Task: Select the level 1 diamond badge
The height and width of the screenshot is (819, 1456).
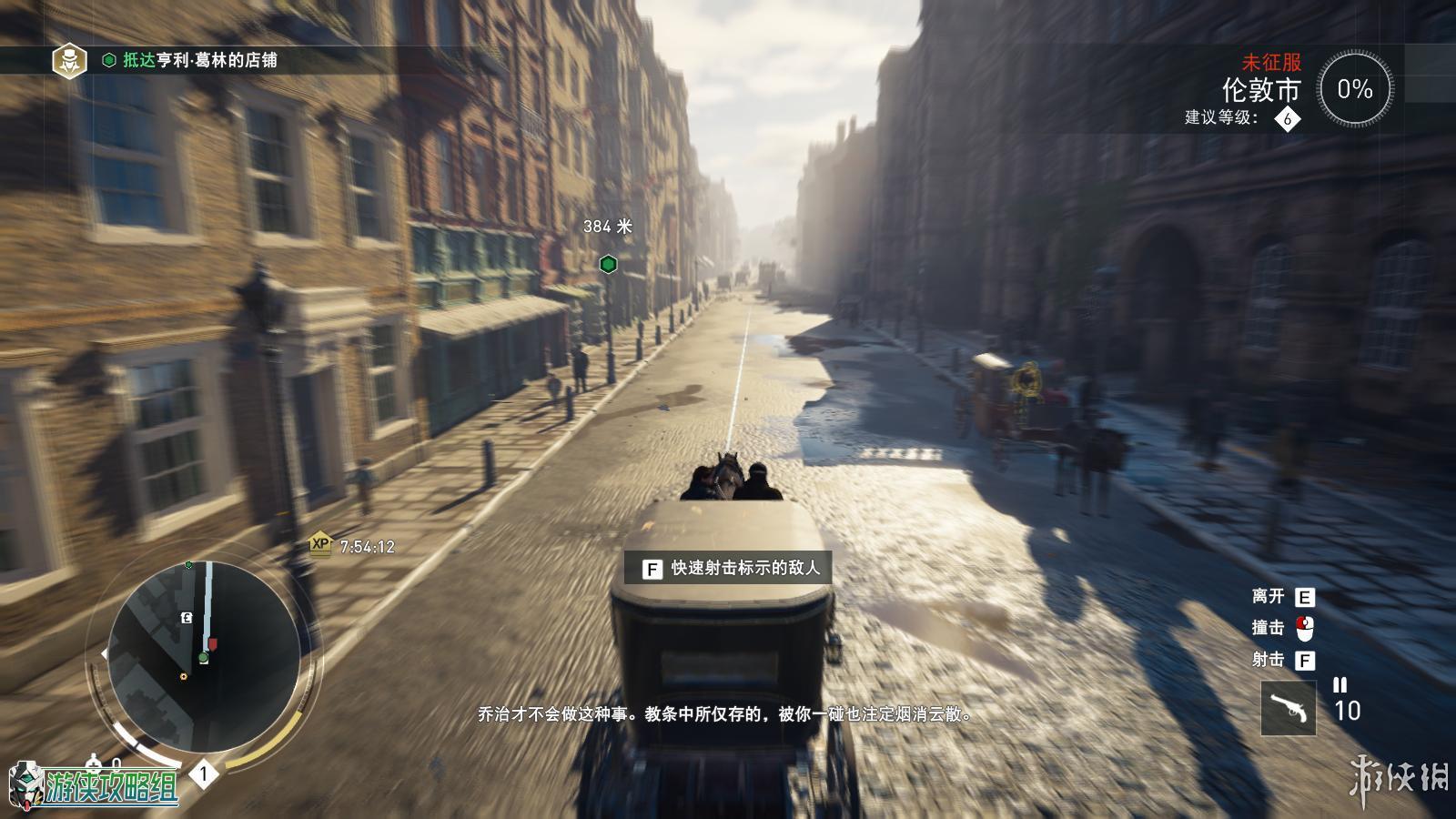Action: pos(204,774)
